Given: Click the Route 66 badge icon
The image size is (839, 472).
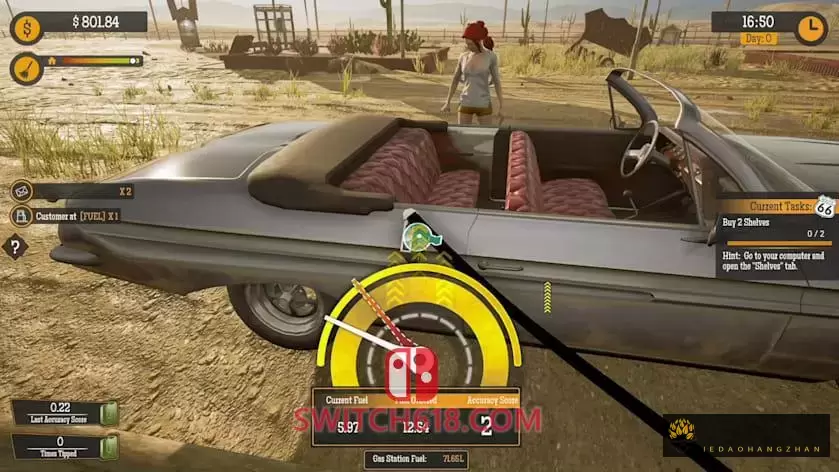Looking at the screenshot, I should [x=824, y=207].
